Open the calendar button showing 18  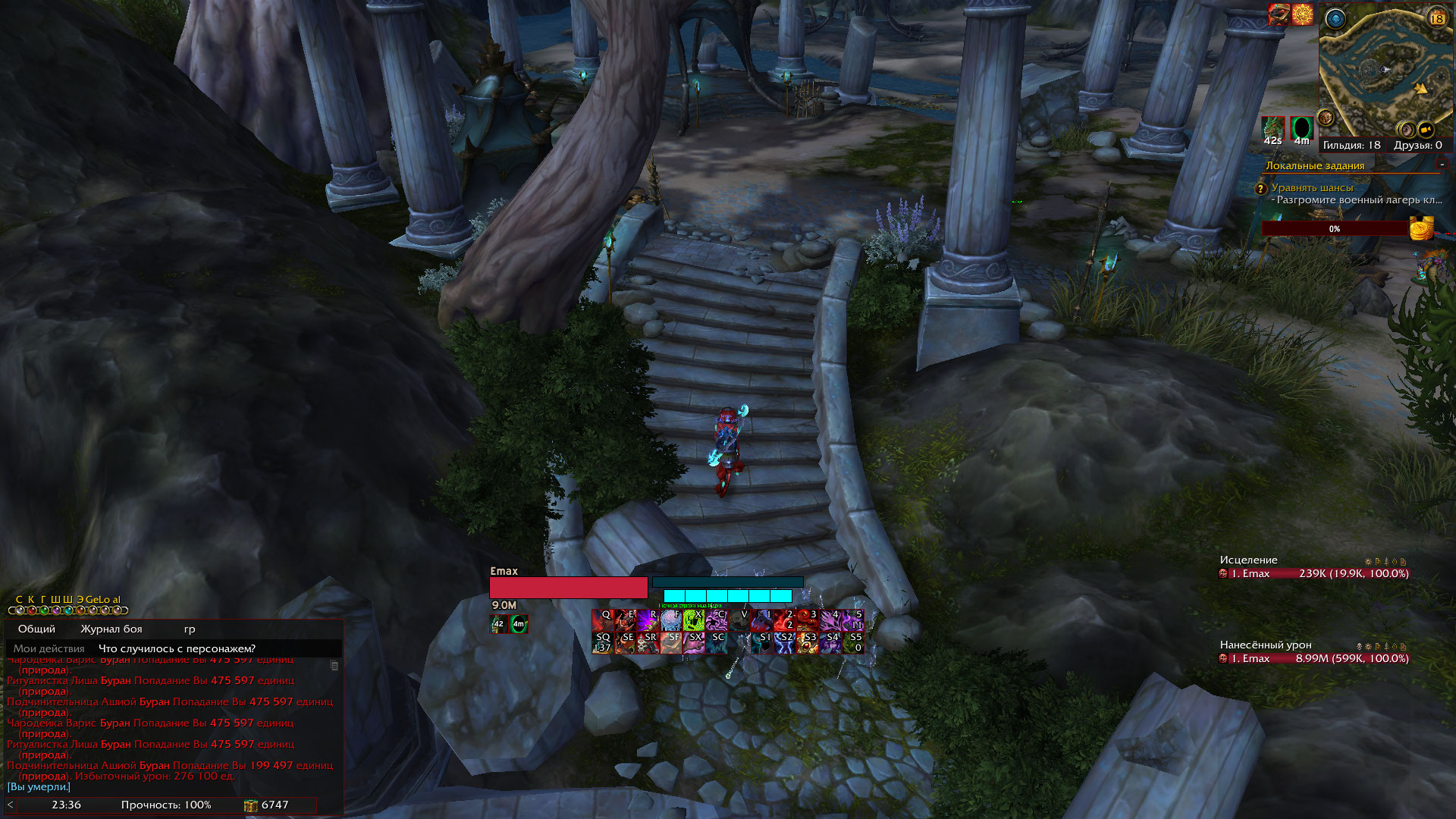[1436, 18]
